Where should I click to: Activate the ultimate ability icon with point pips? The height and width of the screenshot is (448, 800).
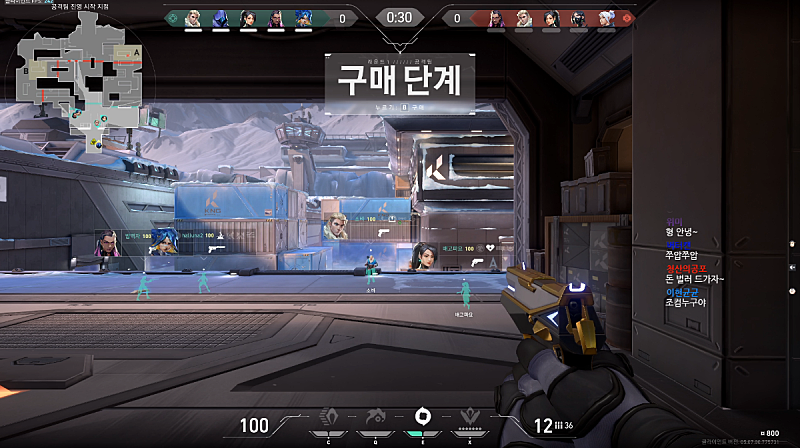[x=468, y=417]
